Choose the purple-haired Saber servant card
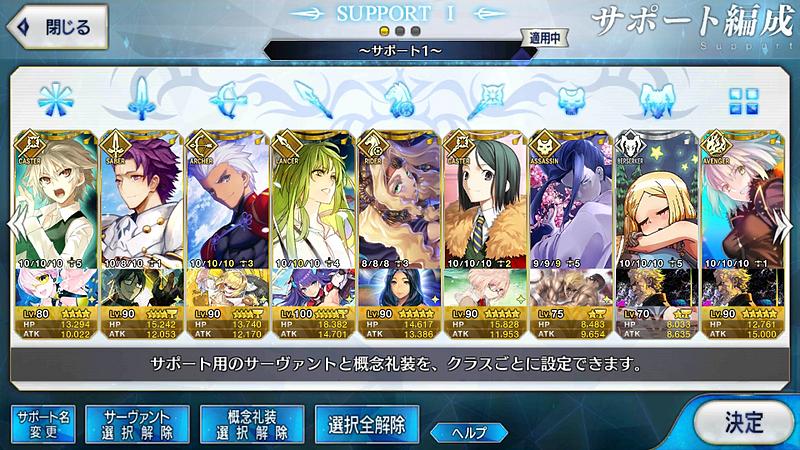Screen dimensions: 800x450 pyautogui.click(x=142, y=200)
